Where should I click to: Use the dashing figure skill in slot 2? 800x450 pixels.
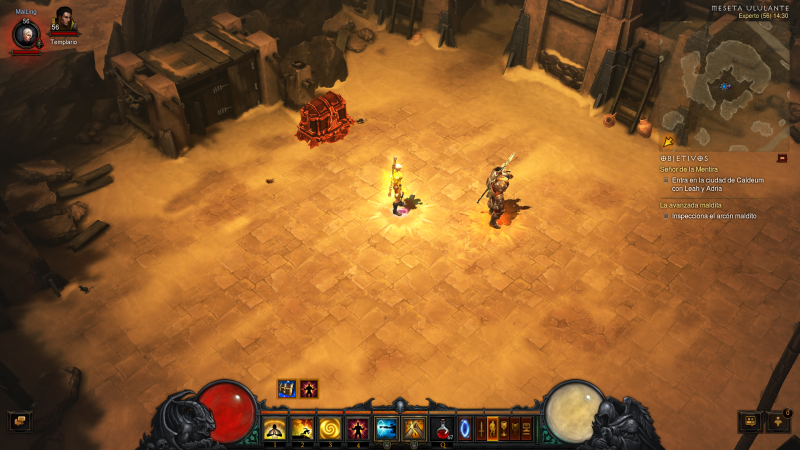coord(302,429)
